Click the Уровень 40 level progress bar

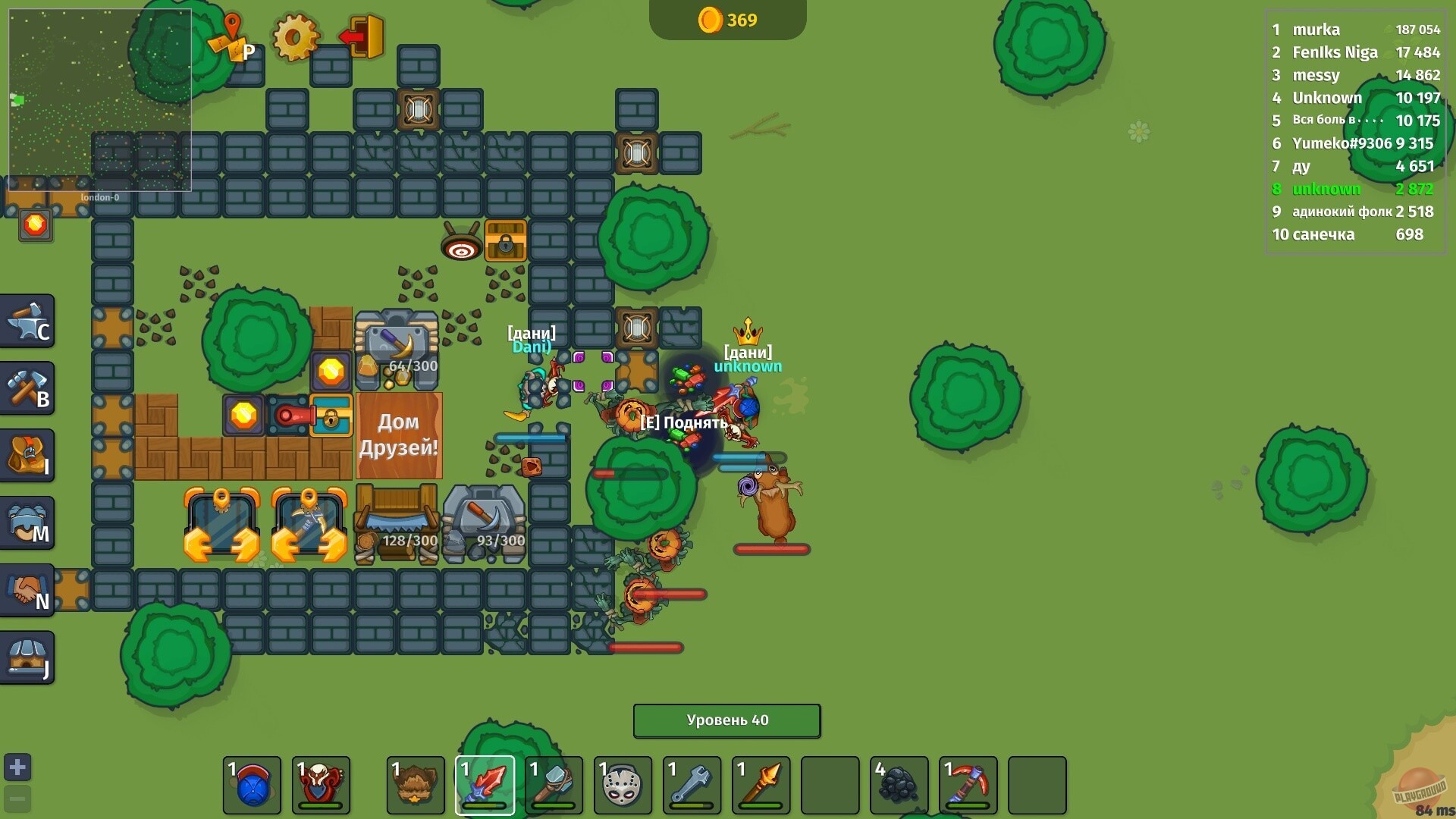pyautogui.click(x=726, y=720)
